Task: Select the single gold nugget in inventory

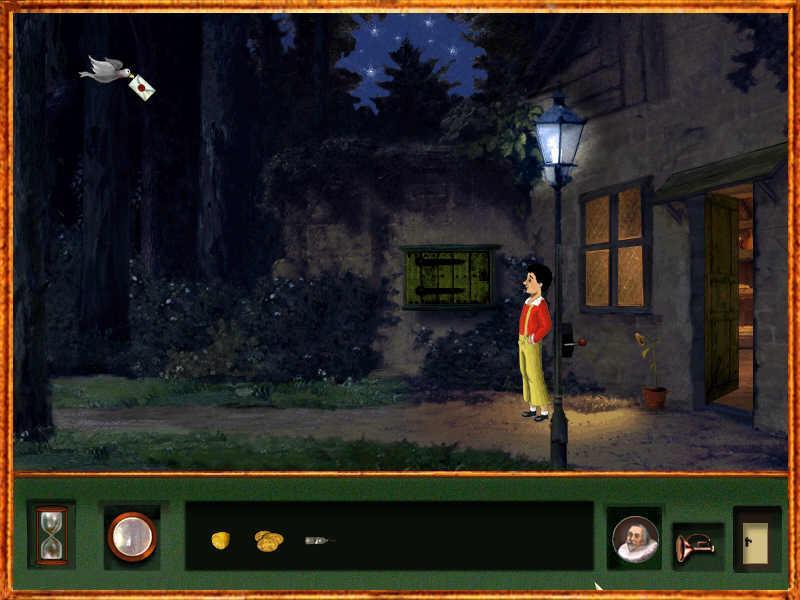Action: pyautogui.click(x=220, y=540)
